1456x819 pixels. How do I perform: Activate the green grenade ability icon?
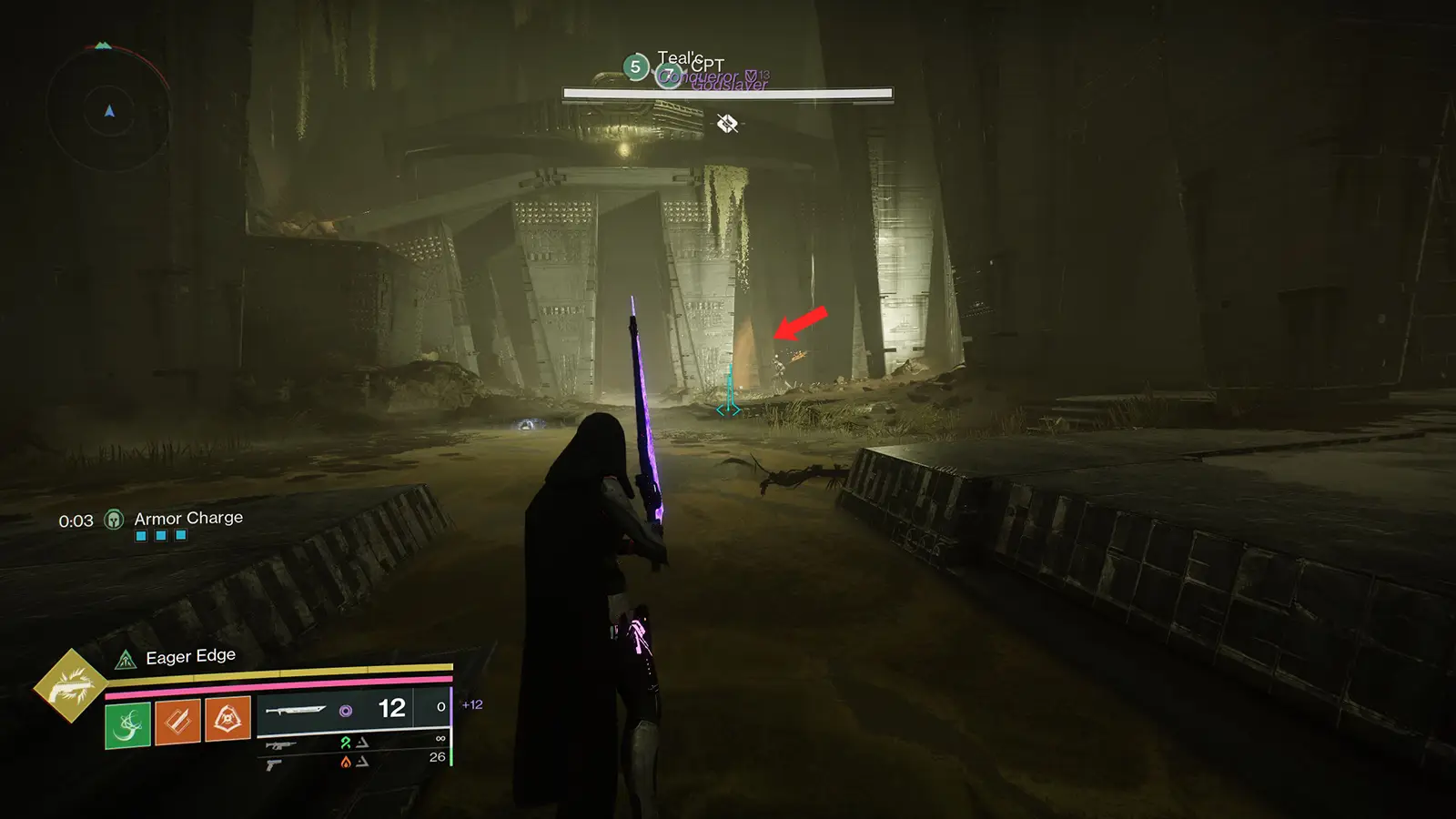[127, 723]
